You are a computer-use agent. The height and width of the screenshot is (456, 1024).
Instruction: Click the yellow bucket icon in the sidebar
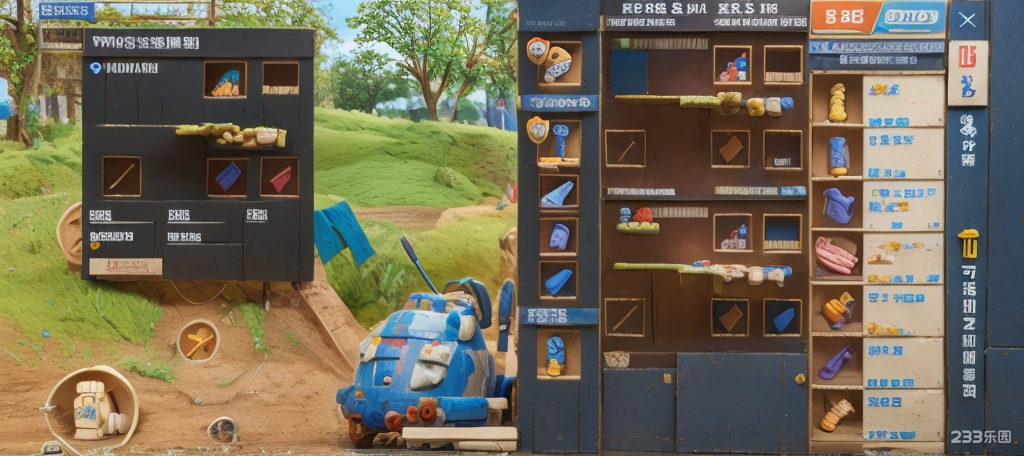tap(968, 243)
